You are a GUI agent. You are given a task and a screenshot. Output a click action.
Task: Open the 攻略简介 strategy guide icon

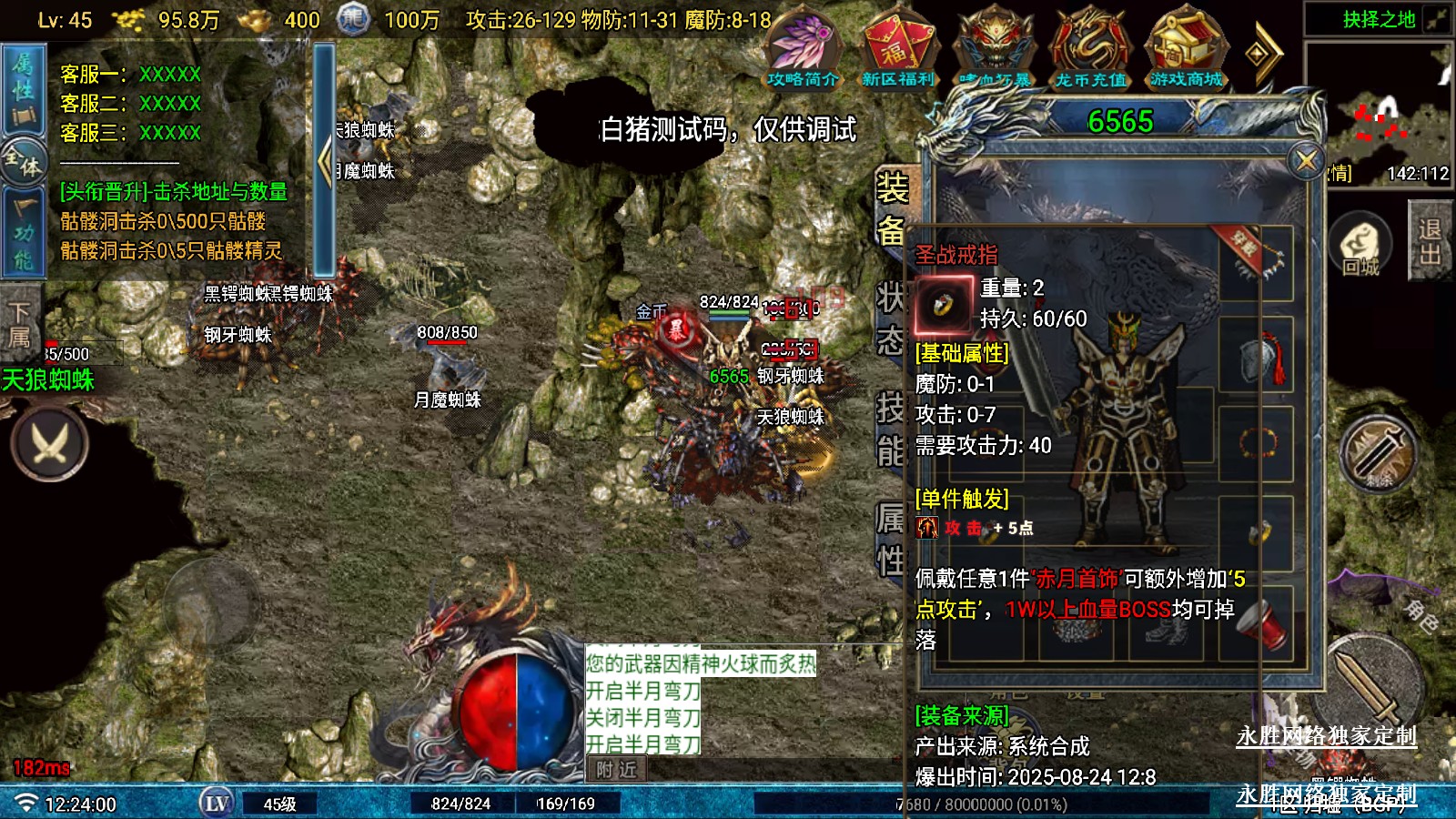pos(802,52)
